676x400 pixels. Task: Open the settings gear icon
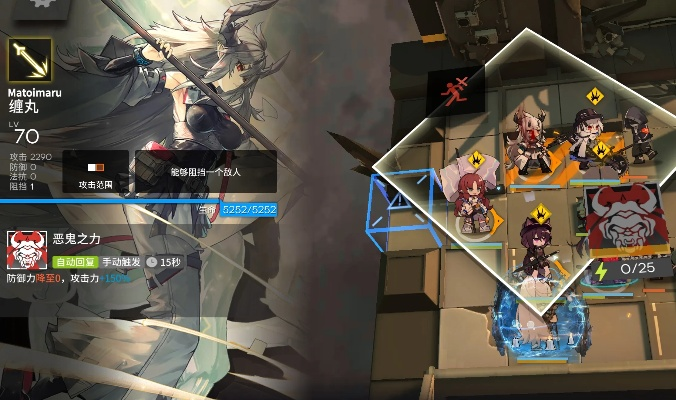click(x=41, y=4)
